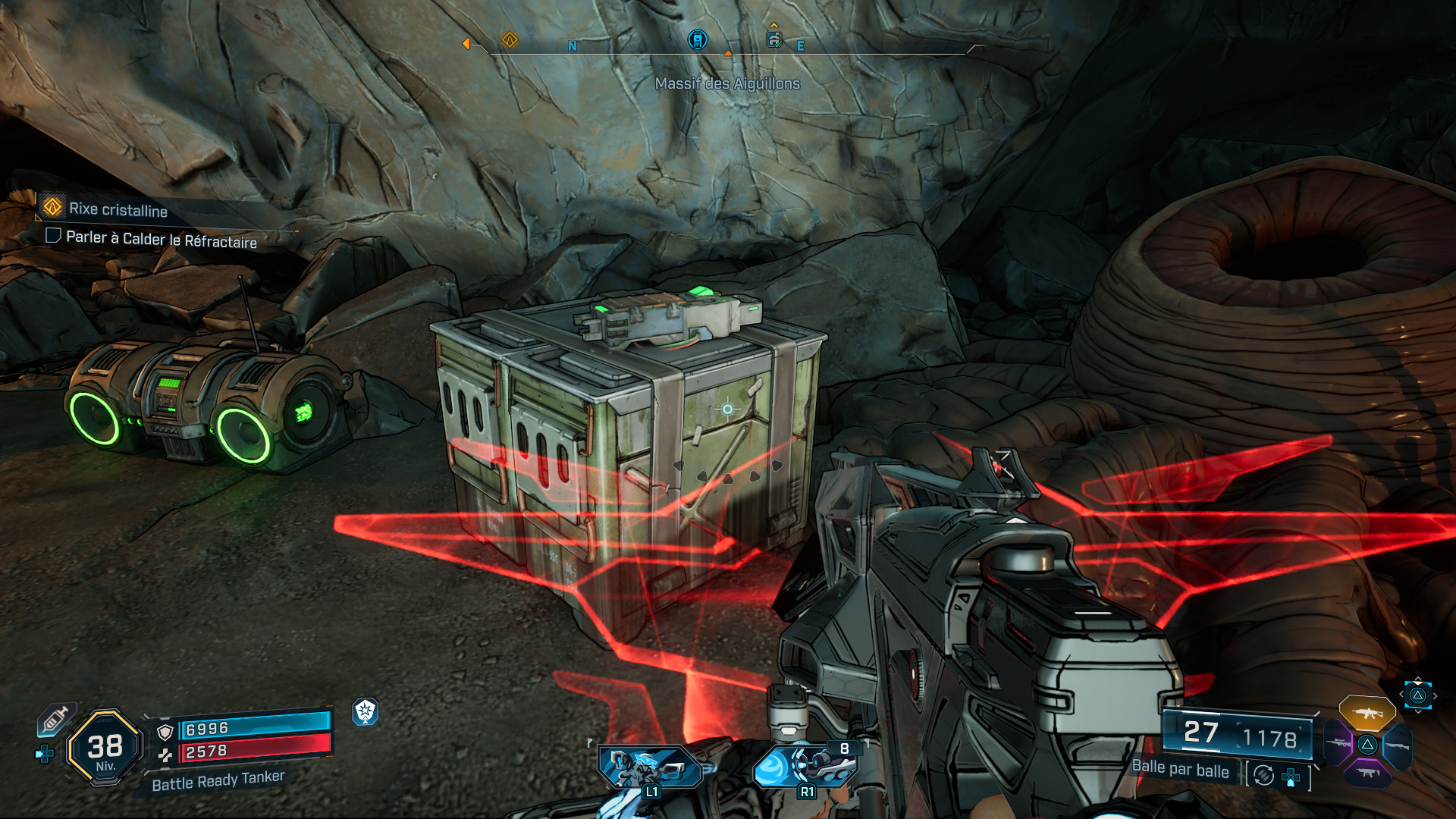
Task: Select the fast travel station icon near the E marker
Action: click(x=773, y=40)
